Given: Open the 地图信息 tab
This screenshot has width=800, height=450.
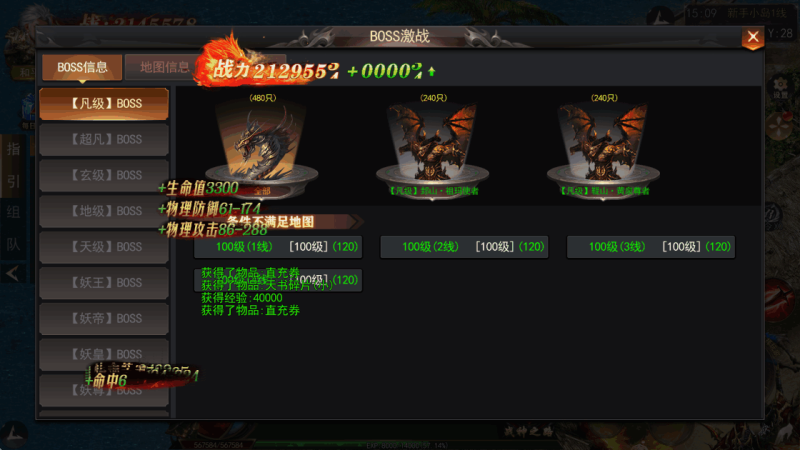Looking at the screenshot, I should (165, 67).
